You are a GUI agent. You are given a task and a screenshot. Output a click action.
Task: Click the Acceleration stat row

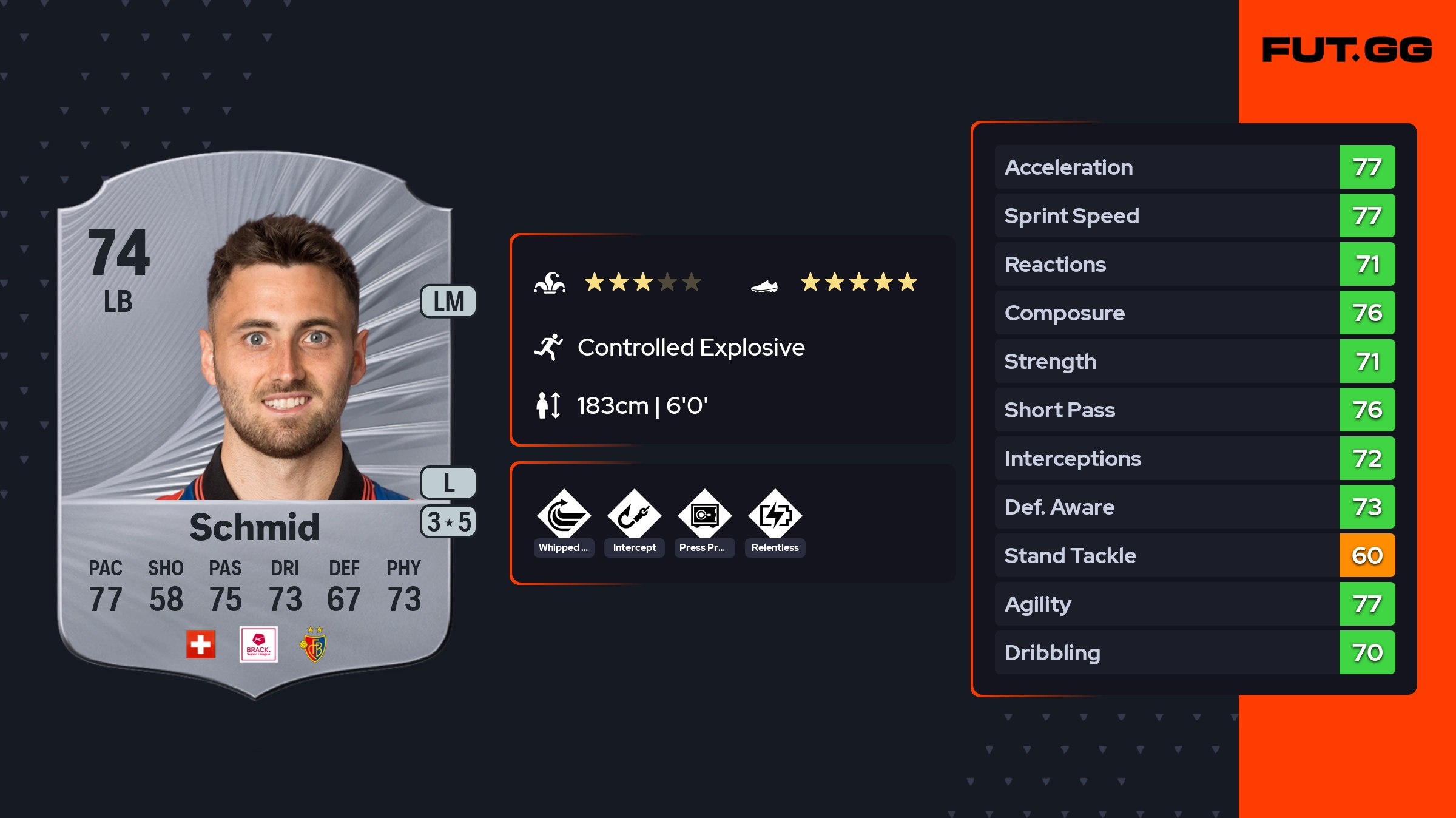click(x=1195, y=167)
